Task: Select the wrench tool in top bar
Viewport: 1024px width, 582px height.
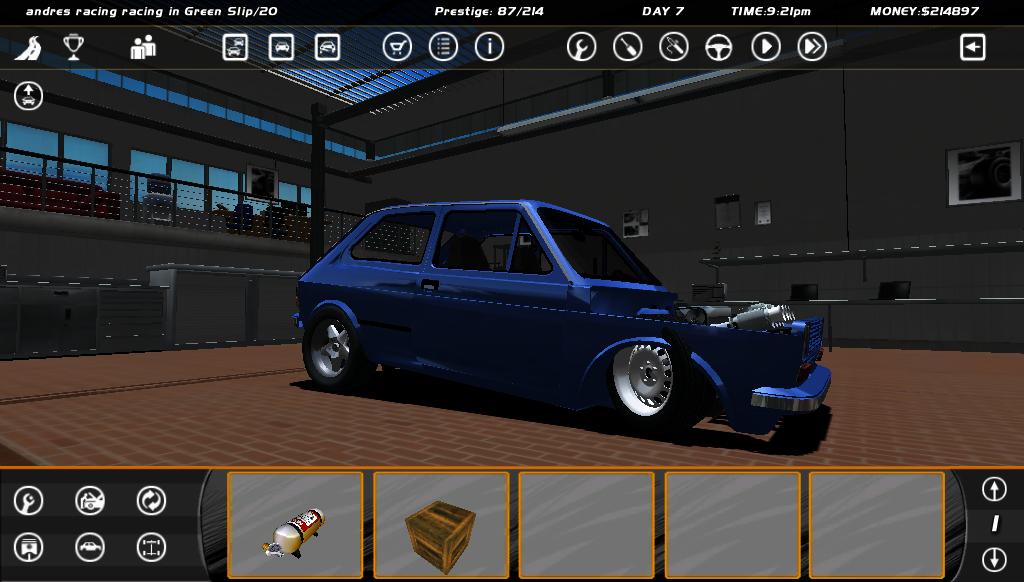Action: 581,47
